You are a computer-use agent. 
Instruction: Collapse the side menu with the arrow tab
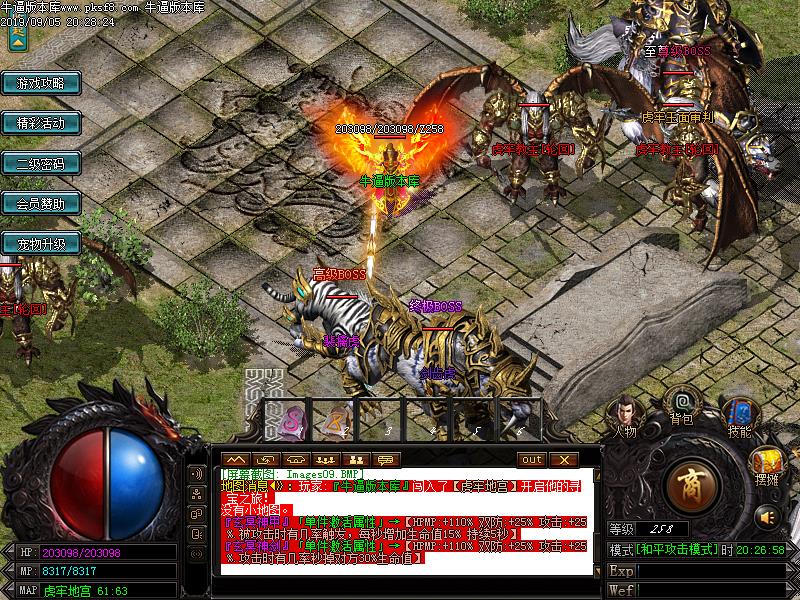pyautogui.click(x=17, y=38)
